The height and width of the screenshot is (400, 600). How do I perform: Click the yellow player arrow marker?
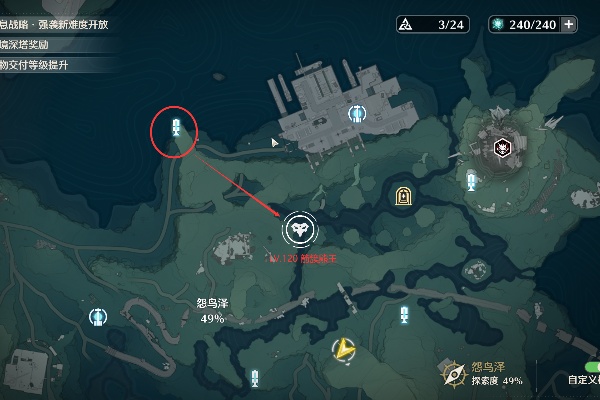[x=343, y=349]
